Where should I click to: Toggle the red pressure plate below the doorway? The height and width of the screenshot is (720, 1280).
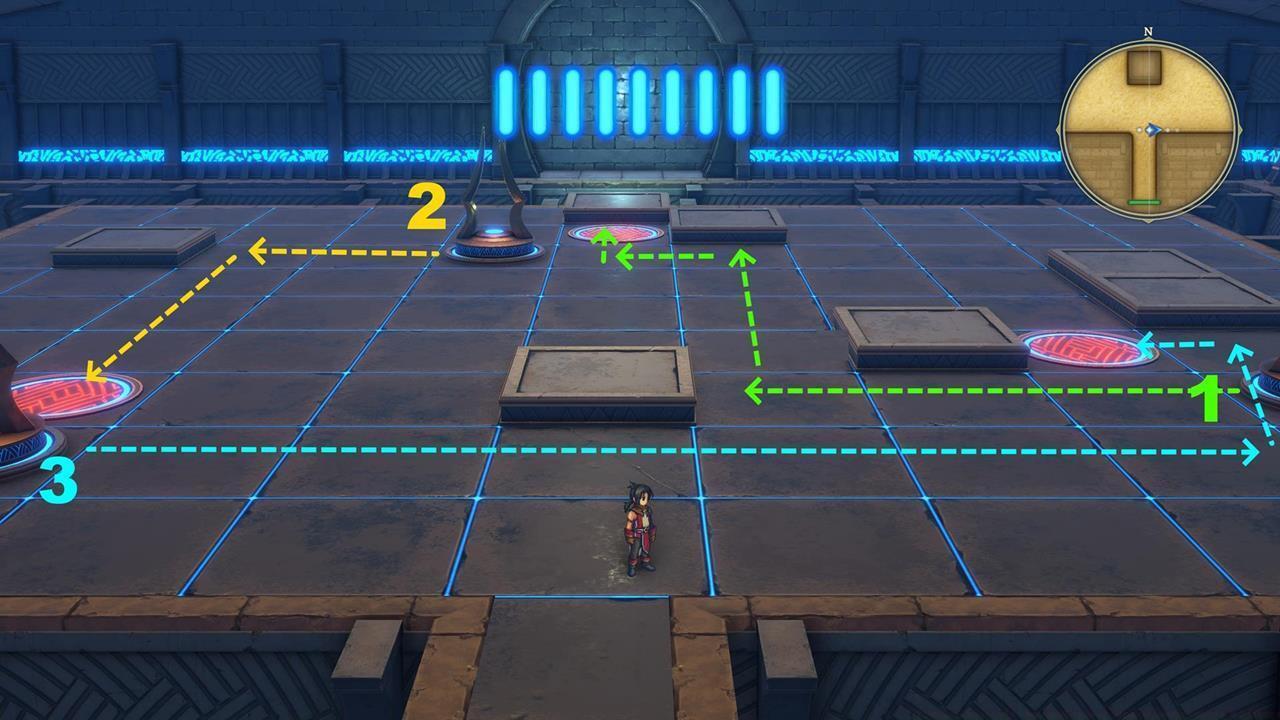point(615,232)
